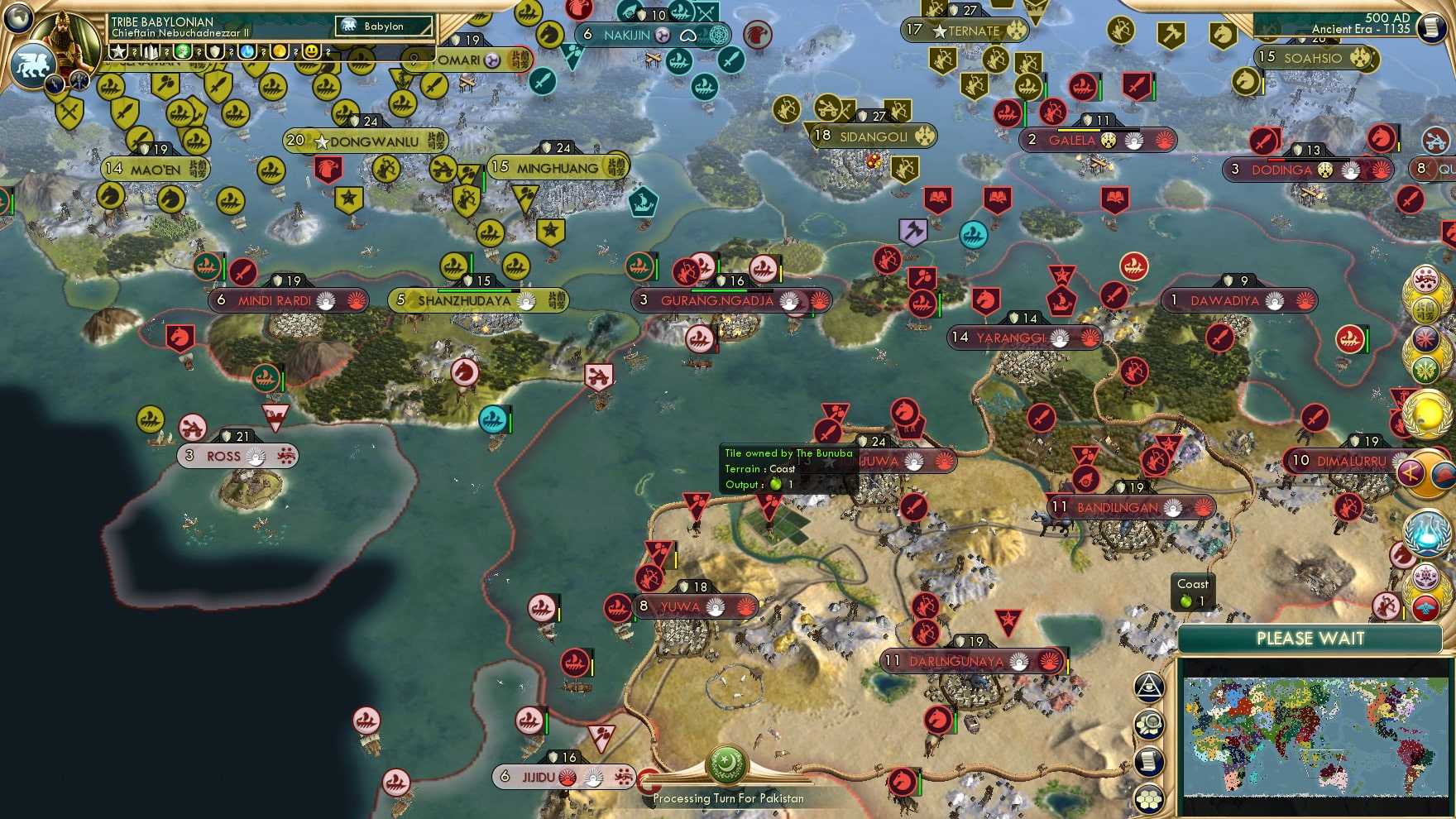
Task: Open the strategic view pyramid-eye minimap icon
Action: (x=1148, y=686)
